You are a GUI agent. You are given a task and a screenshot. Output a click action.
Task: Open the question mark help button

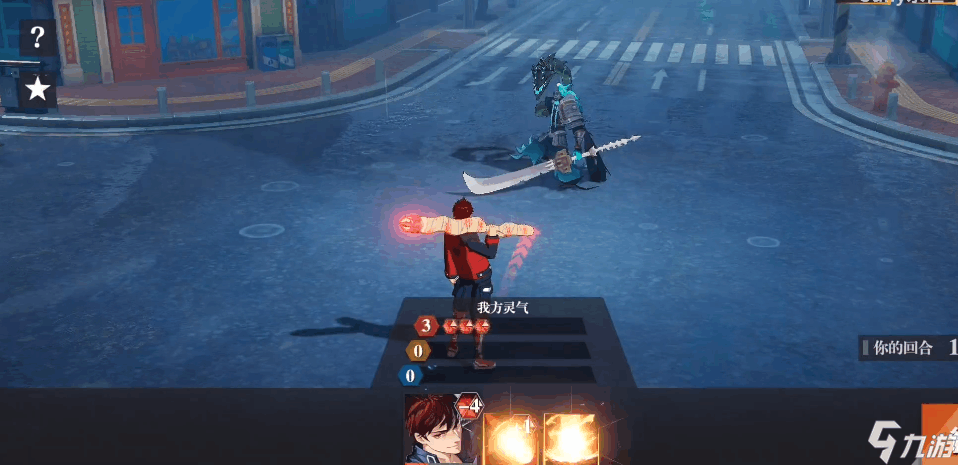click(37, 39)
